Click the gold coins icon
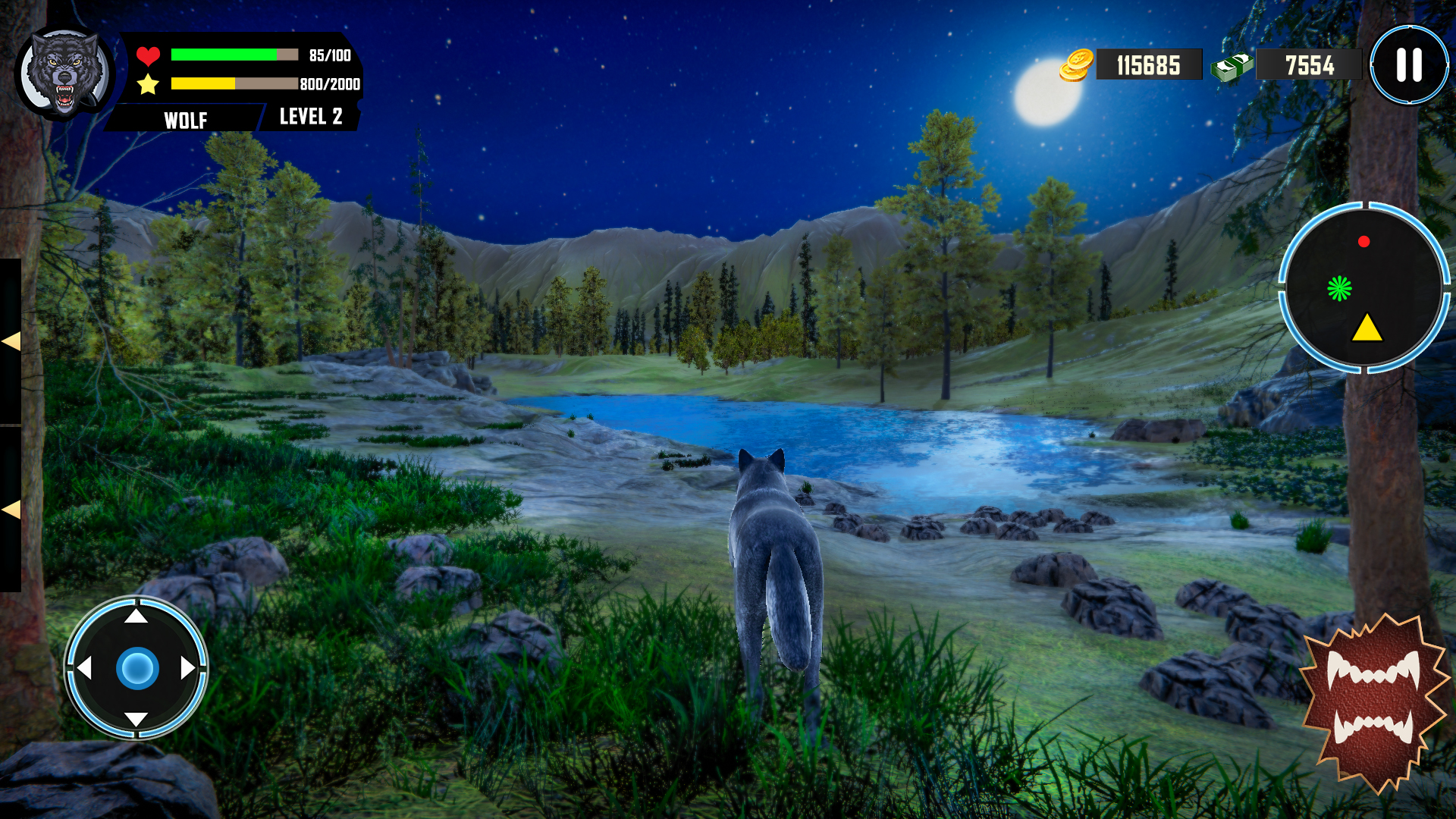 click(1077, 65)
